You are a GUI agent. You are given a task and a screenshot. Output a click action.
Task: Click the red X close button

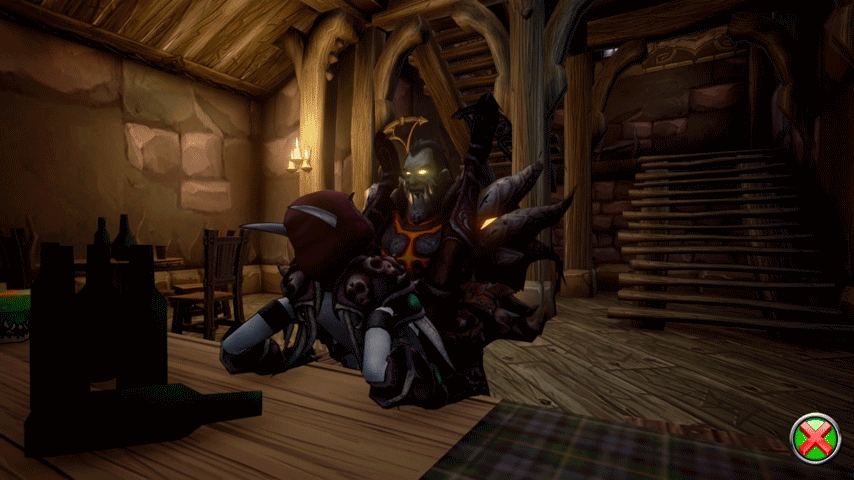815,438
